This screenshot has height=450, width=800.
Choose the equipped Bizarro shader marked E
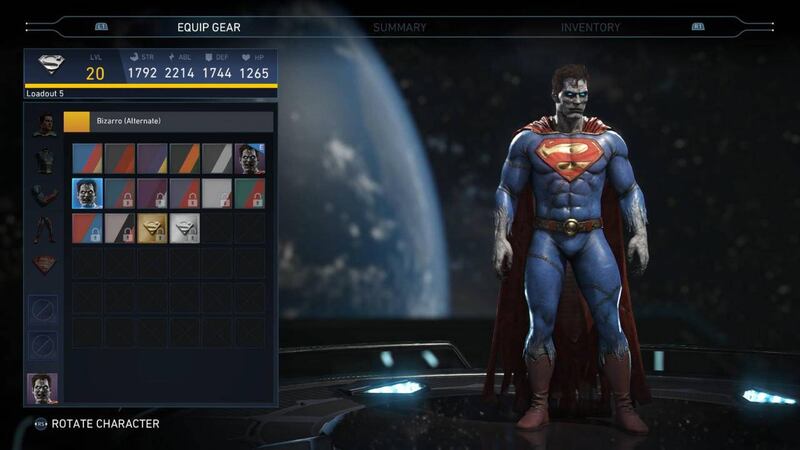pyautogui.click(x=249, y=158)
